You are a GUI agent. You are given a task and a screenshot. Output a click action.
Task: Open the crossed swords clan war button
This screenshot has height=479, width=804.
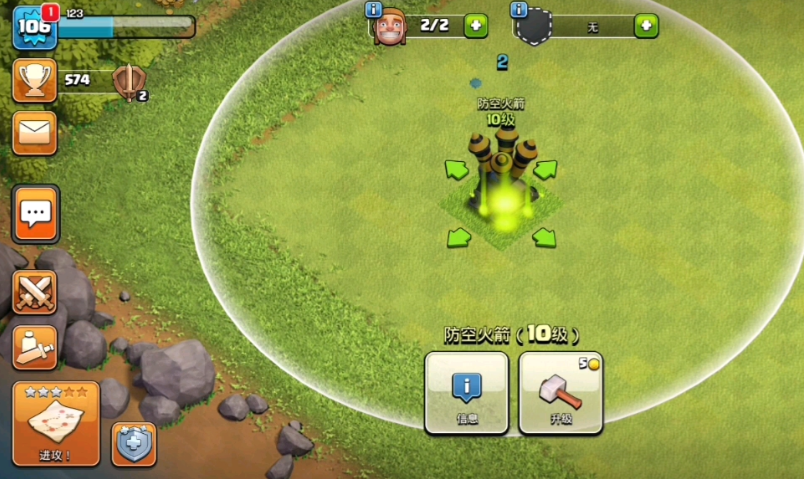coord(35,293)
